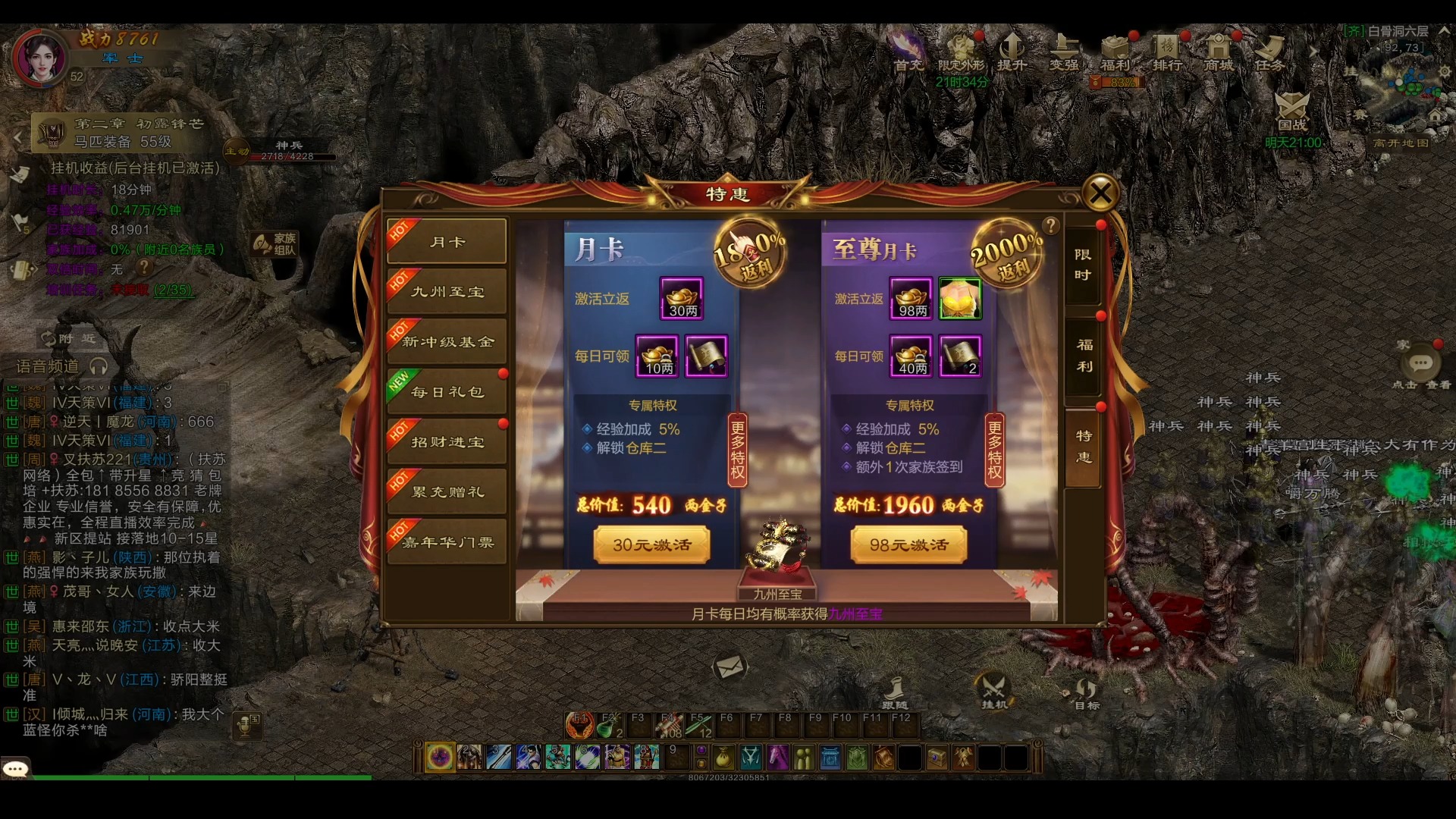Open the mail envelope icon

tap(730, 667)
